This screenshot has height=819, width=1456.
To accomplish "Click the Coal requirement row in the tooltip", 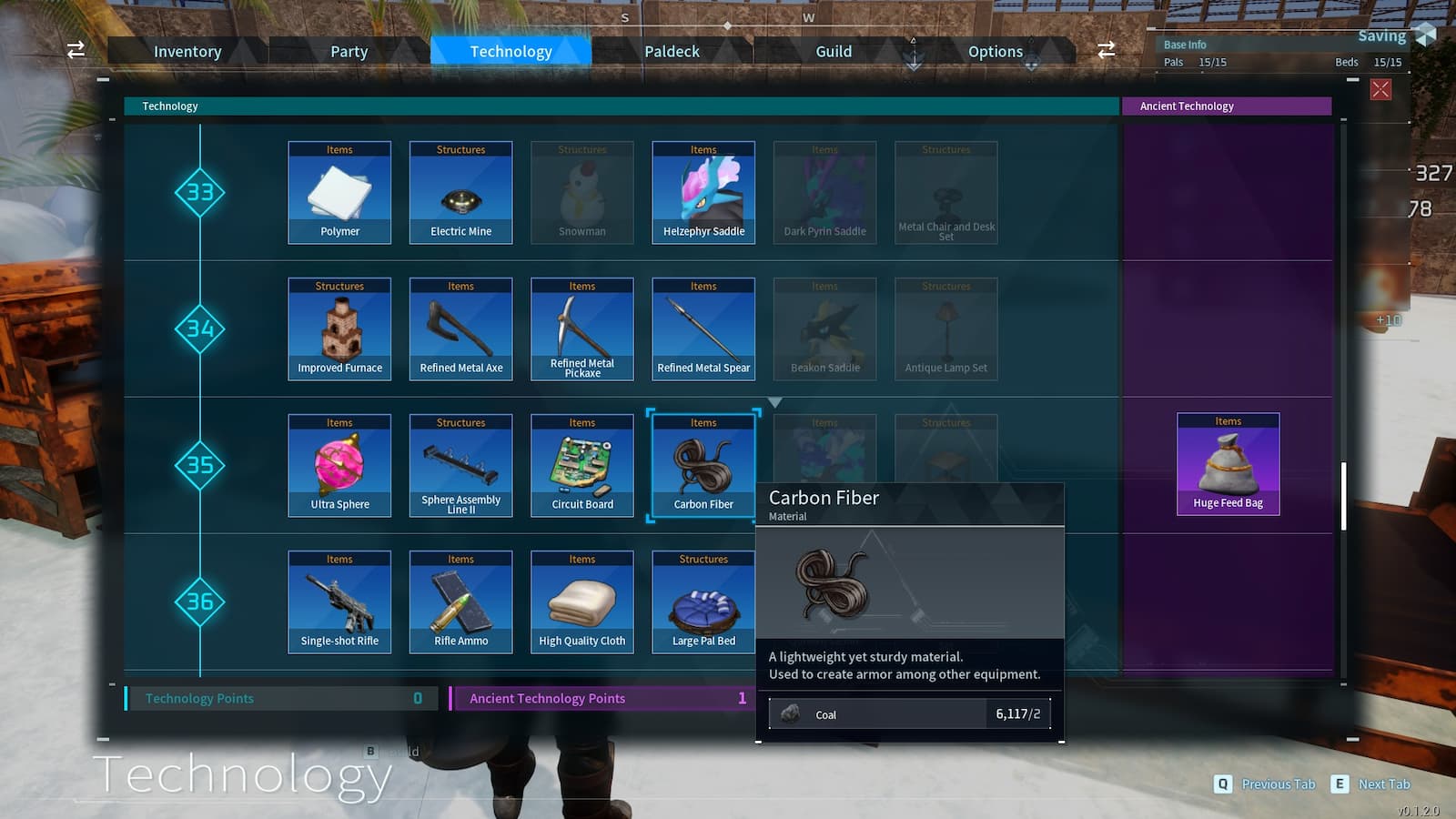I will pyautogui.click(x=910, y=713).
